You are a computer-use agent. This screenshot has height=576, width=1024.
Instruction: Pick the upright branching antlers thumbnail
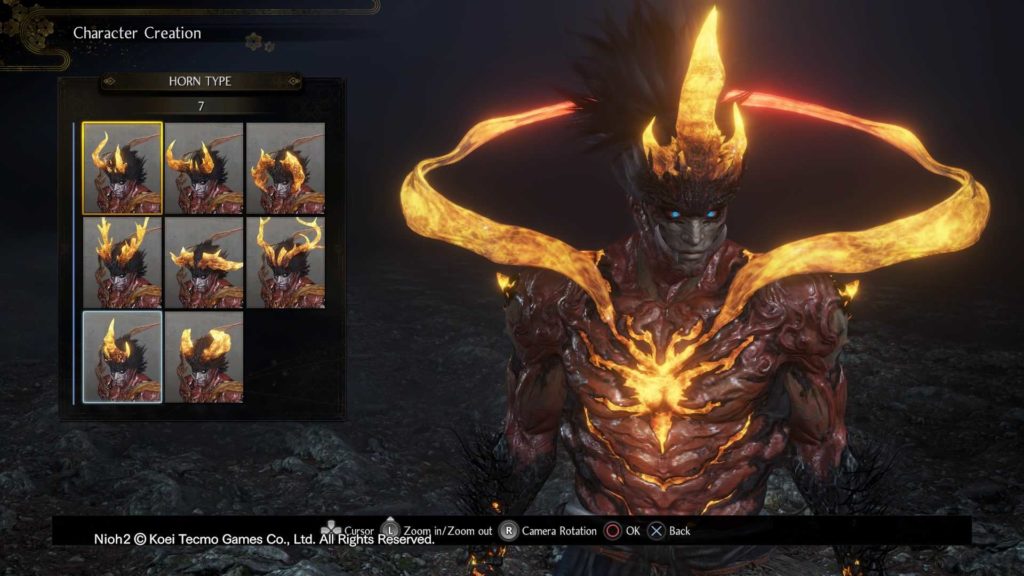point(122,262)
